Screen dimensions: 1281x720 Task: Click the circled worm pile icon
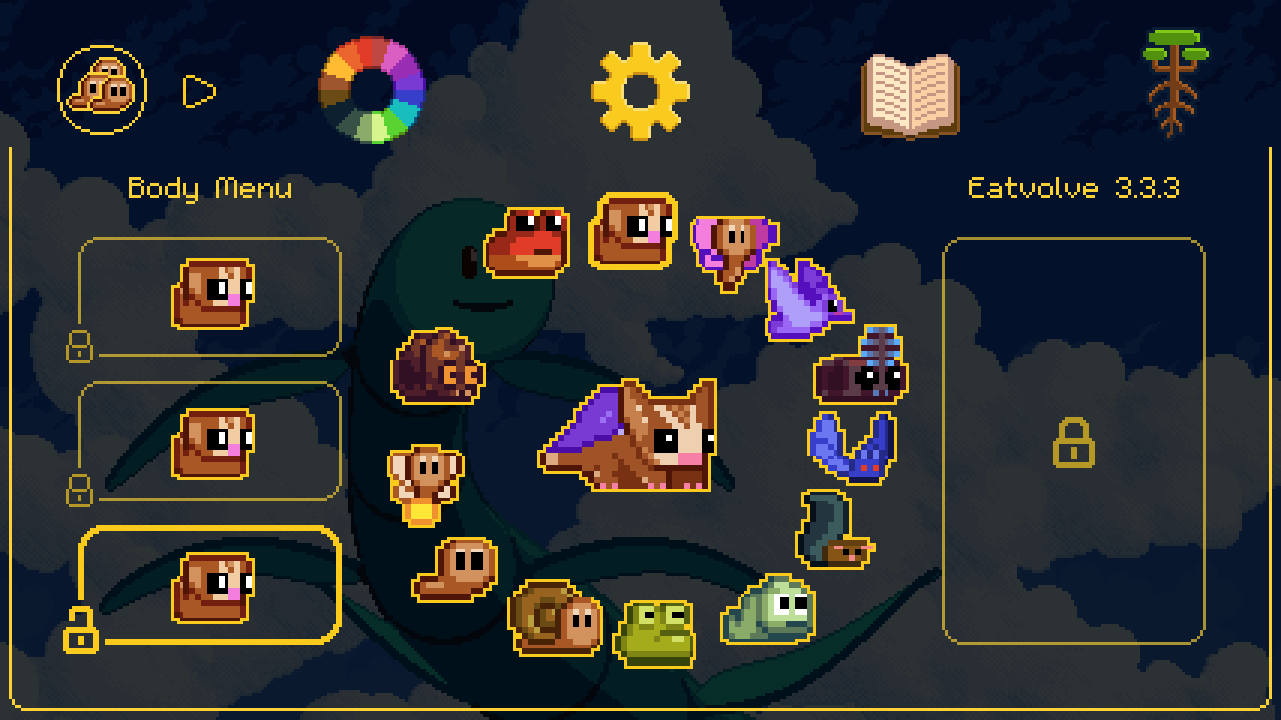[x=102, y=90]
